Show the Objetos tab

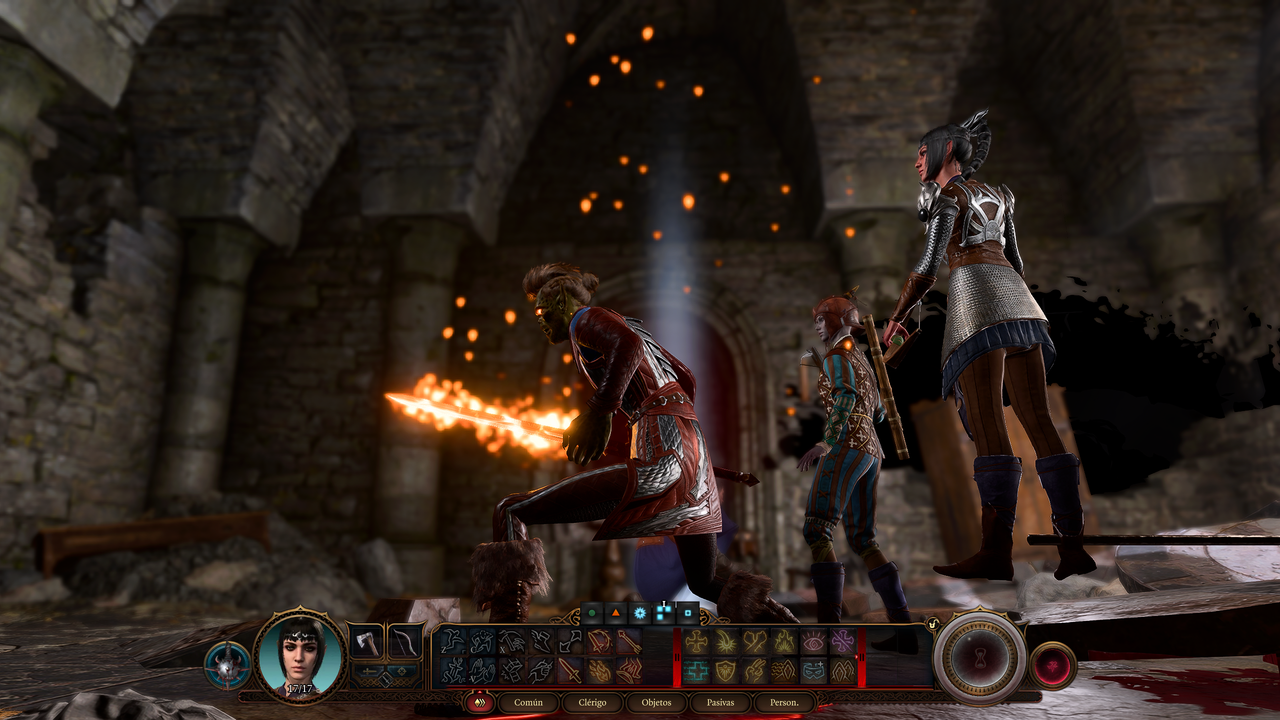[656, 702]
